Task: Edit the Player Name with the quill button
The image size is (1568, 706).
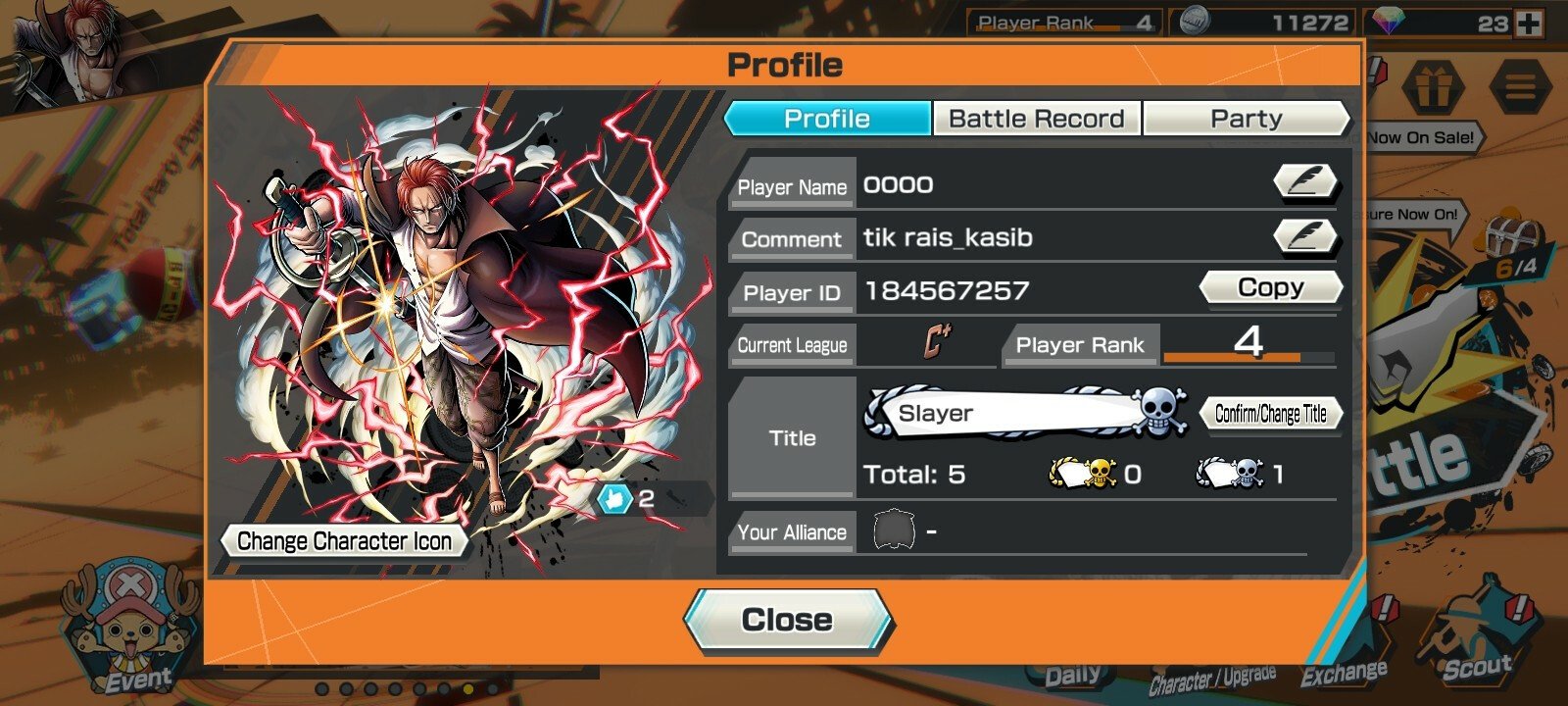Action: pos(1305,182)
